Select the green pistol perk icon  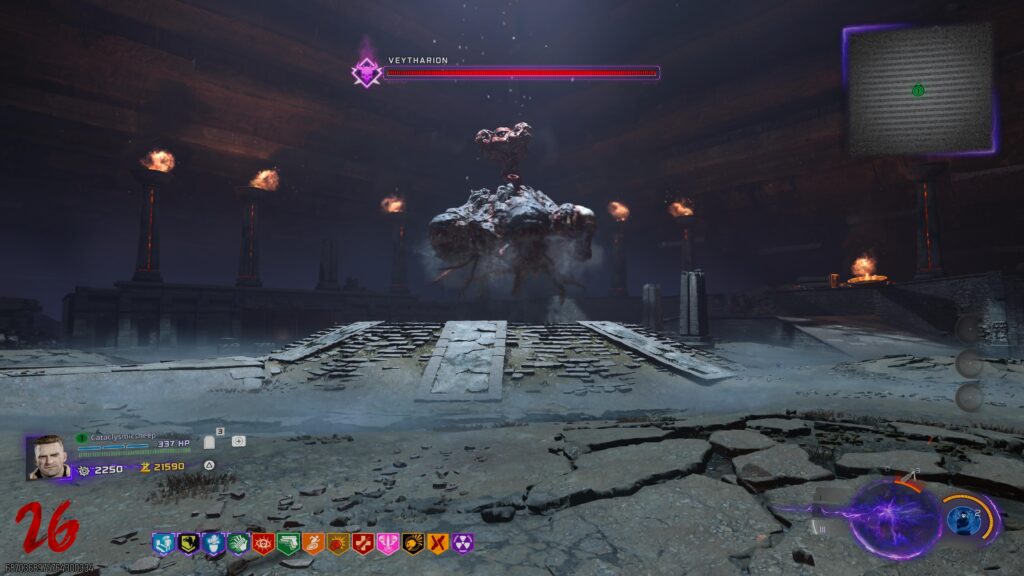coord(288,543)
